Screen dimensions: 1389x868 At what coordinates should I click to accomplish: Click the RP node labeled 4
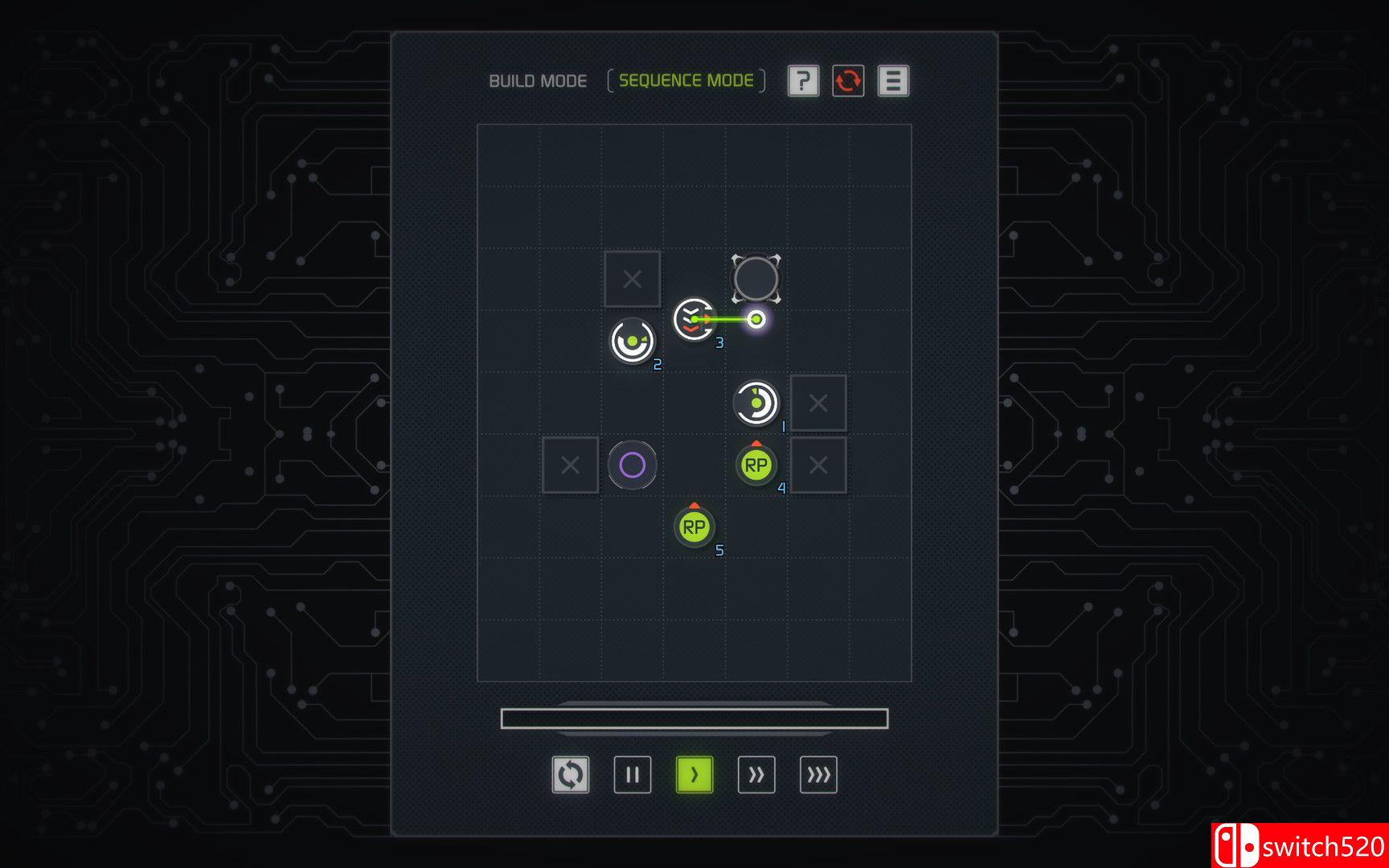tap(756, 464)
